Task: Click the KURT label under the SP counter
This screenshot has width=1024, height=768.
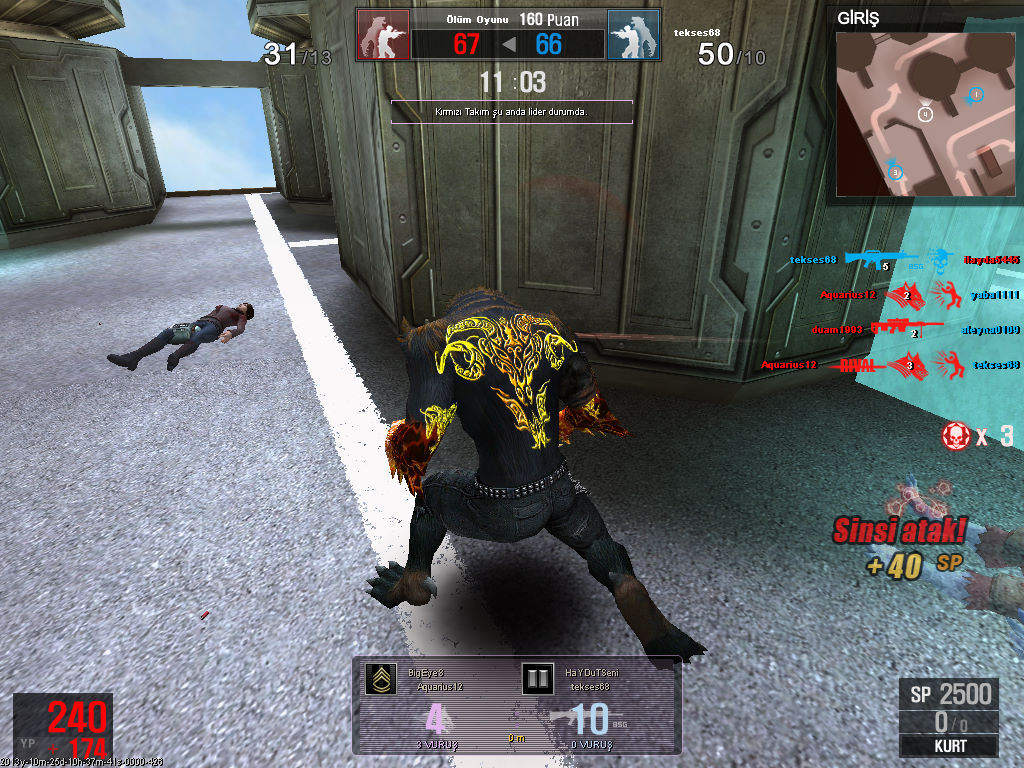Action: tap(948, 746)
